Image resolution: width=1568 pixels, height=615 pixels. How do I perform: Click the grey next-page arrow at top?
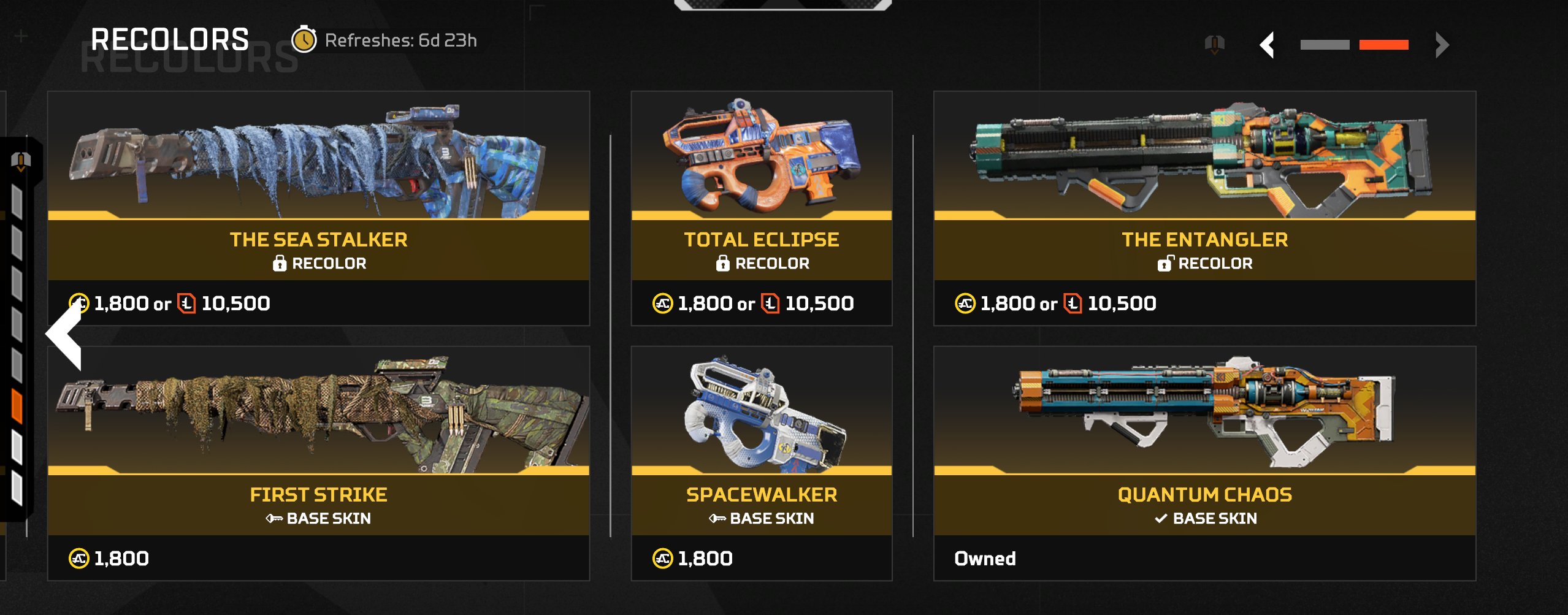click(1442, 45)
